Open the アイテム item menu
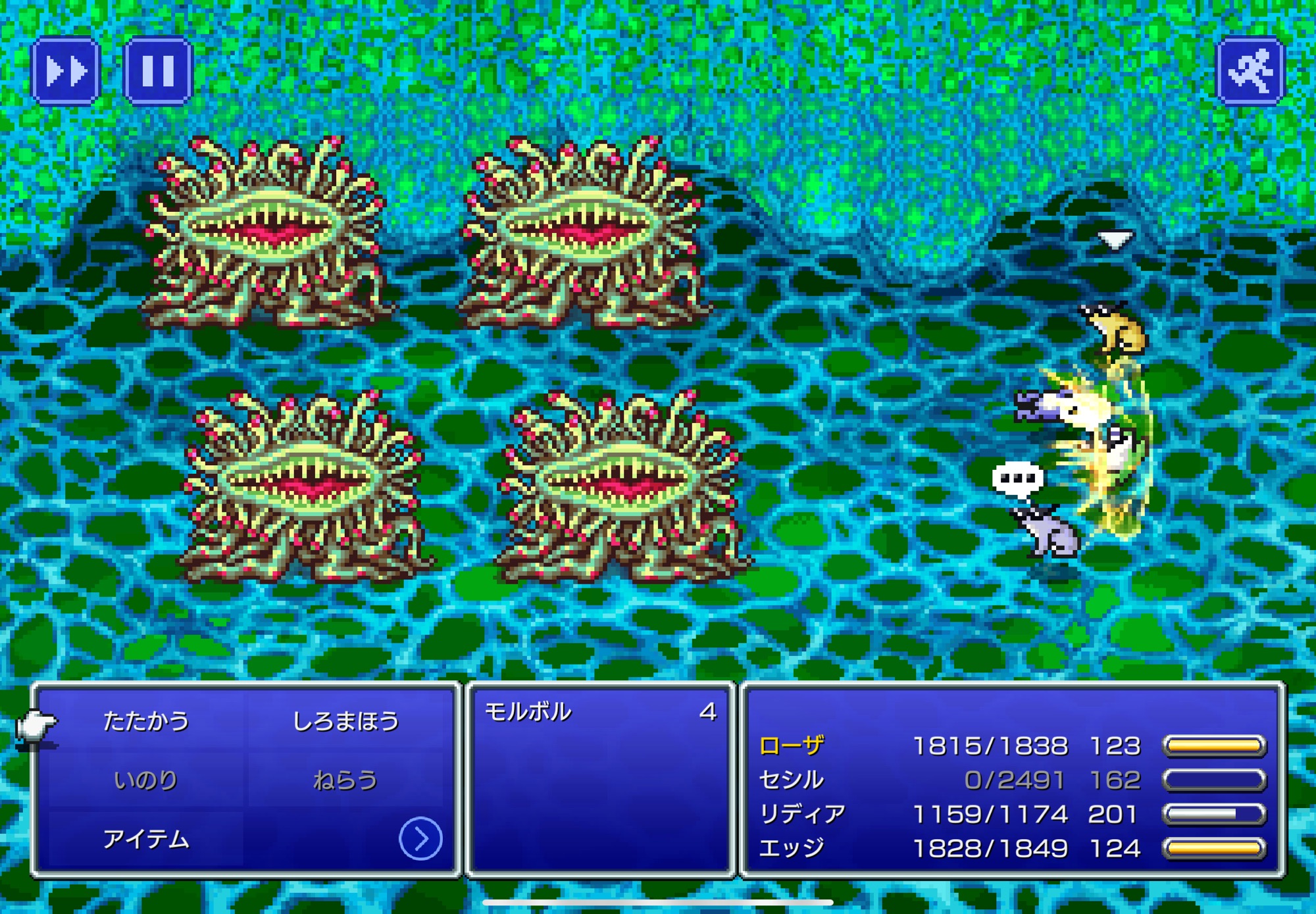 click(x=146, y=839)
